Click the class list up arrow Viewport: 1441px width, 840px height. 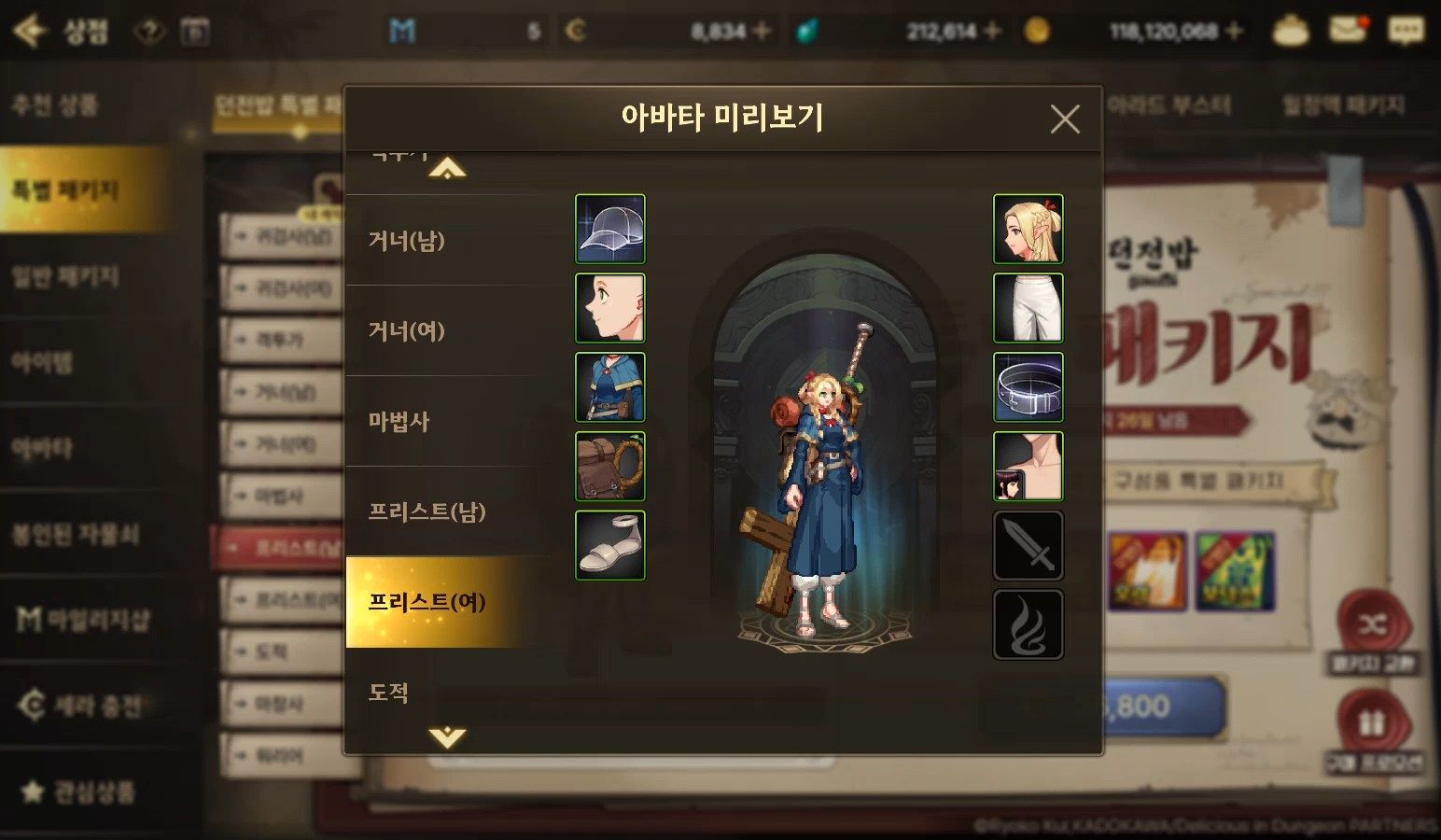447,169
